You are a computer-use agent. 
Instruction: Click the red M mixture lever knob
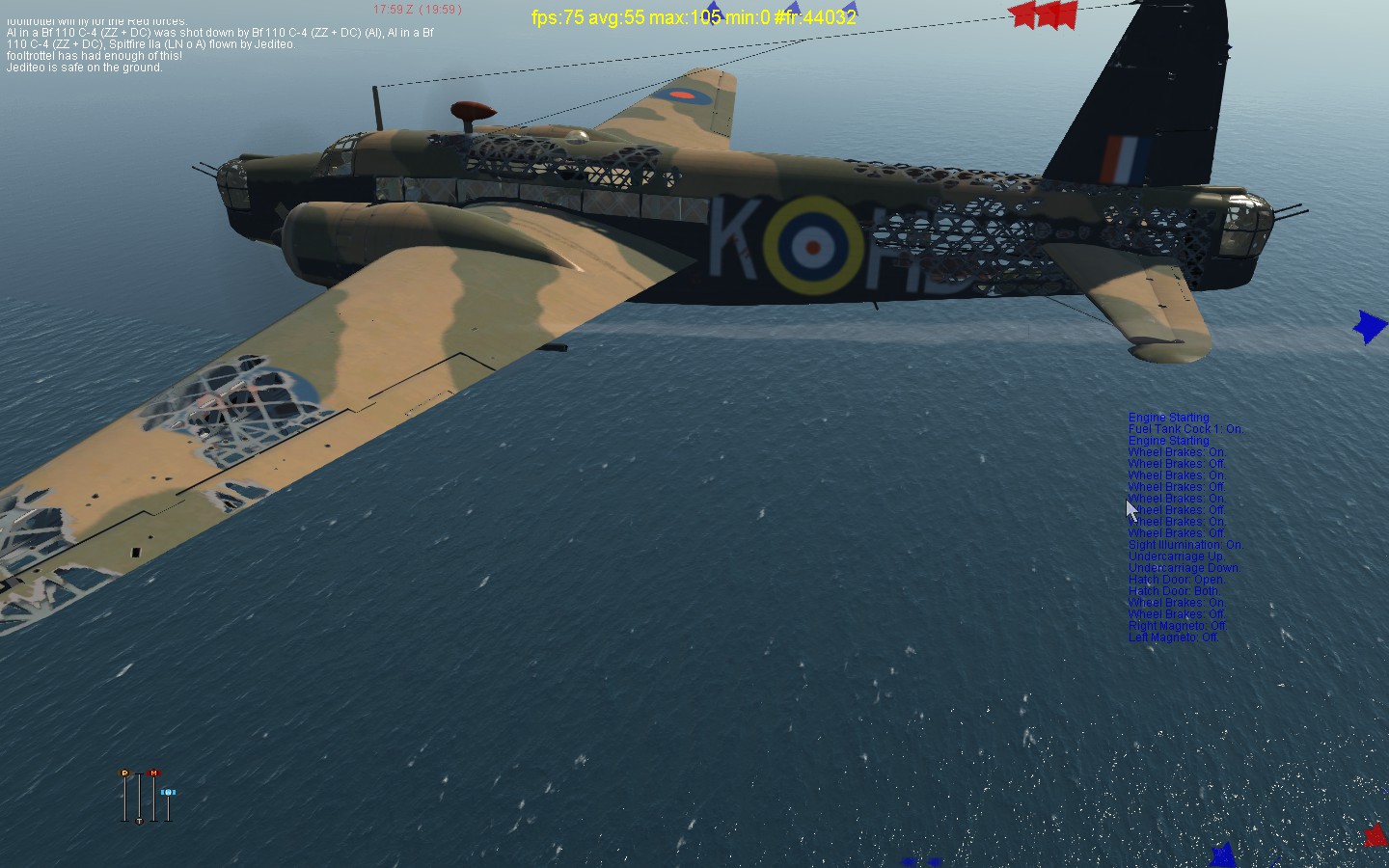(153, 773)
